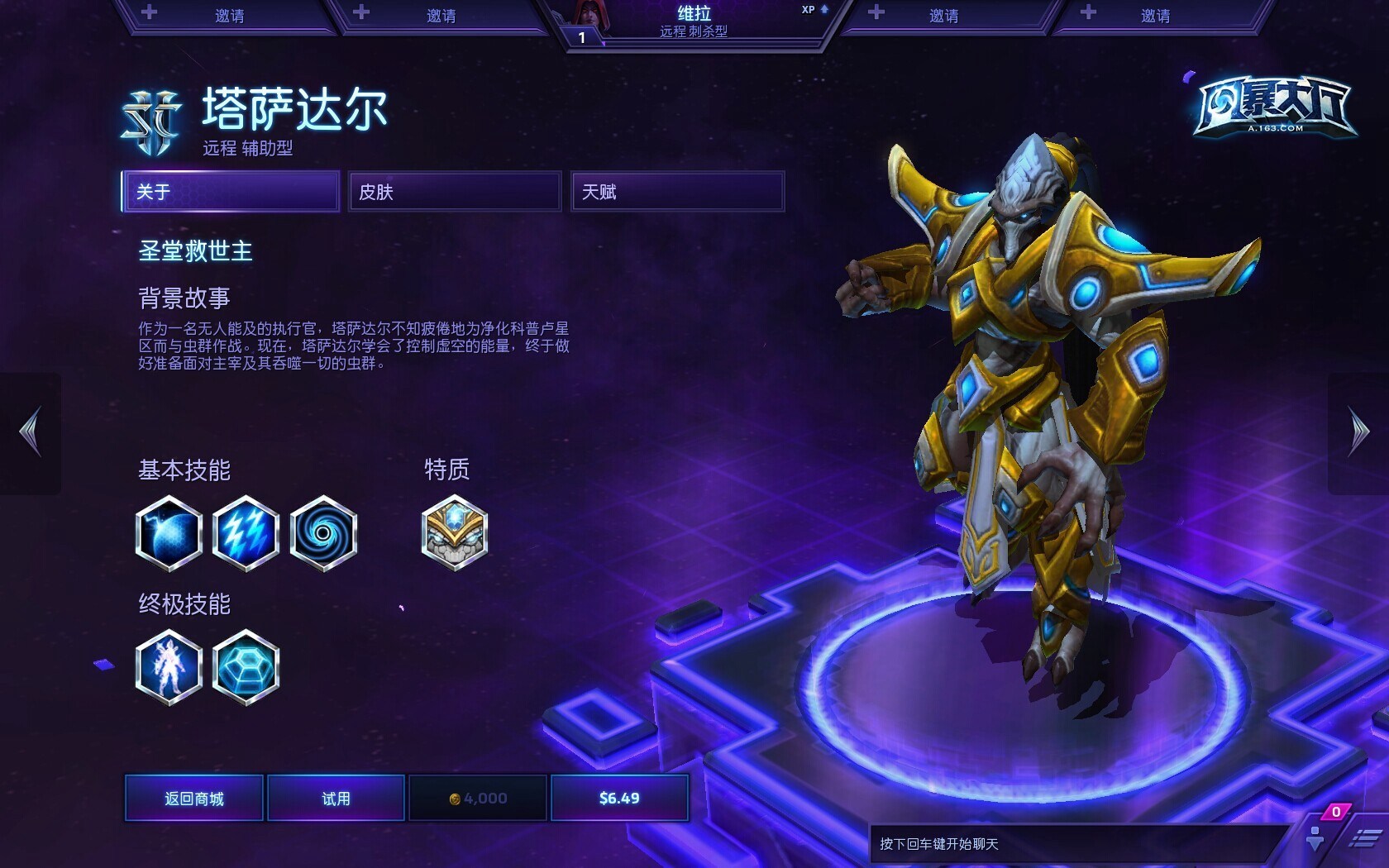Select the 天赋 talents tab
The height and width of the screenshot is (868, 1389).
click(x=677, y=192)
